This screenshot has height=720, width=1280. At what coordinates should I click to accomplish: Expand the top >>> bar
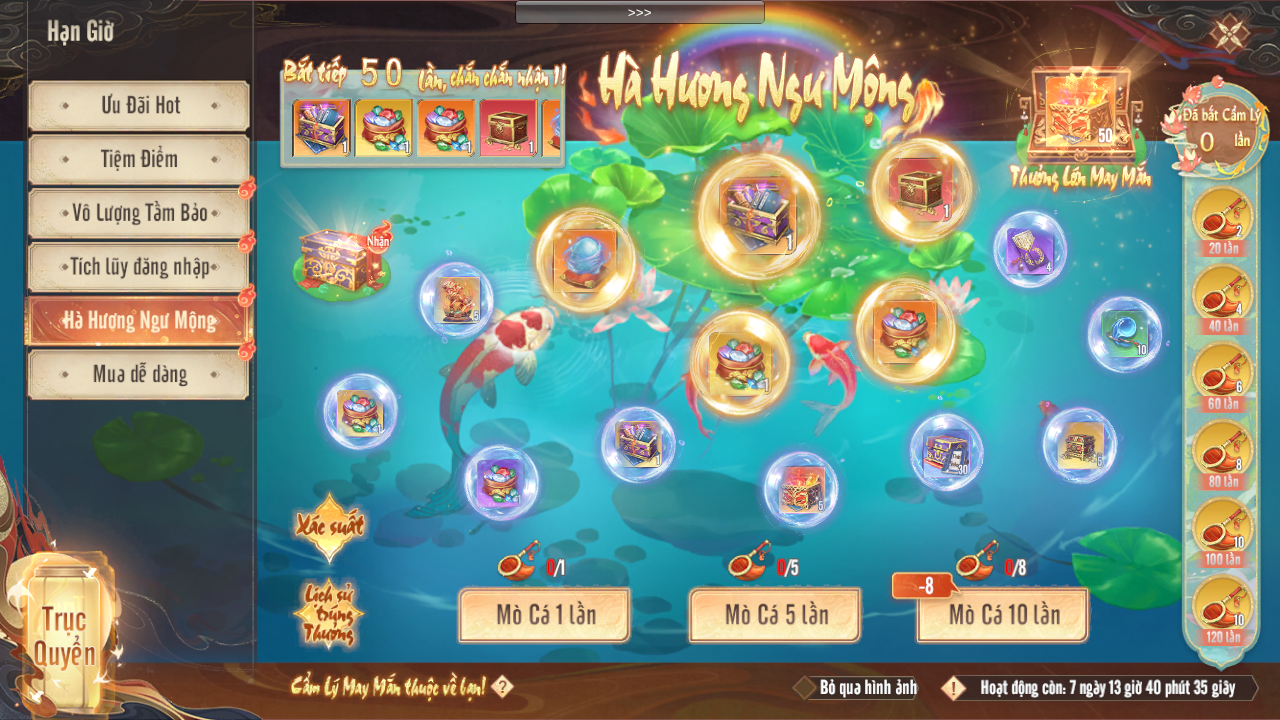click(640, 12)
